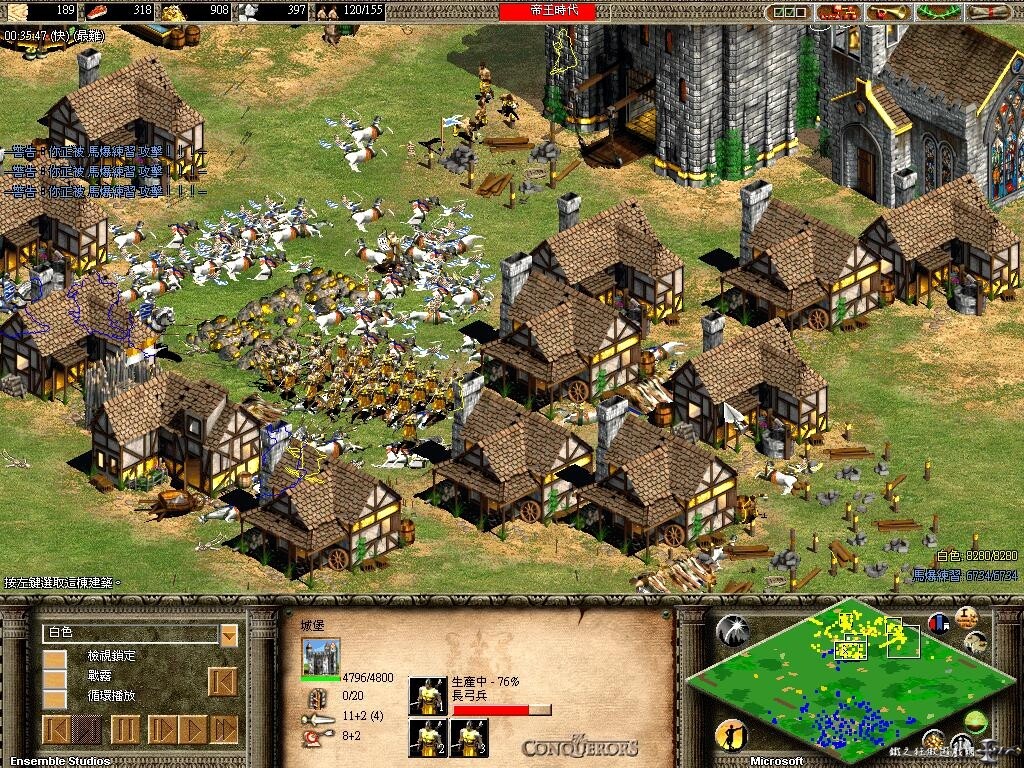
Task: Select the castle portrait in the info panel
Action: tap(321, 657)
